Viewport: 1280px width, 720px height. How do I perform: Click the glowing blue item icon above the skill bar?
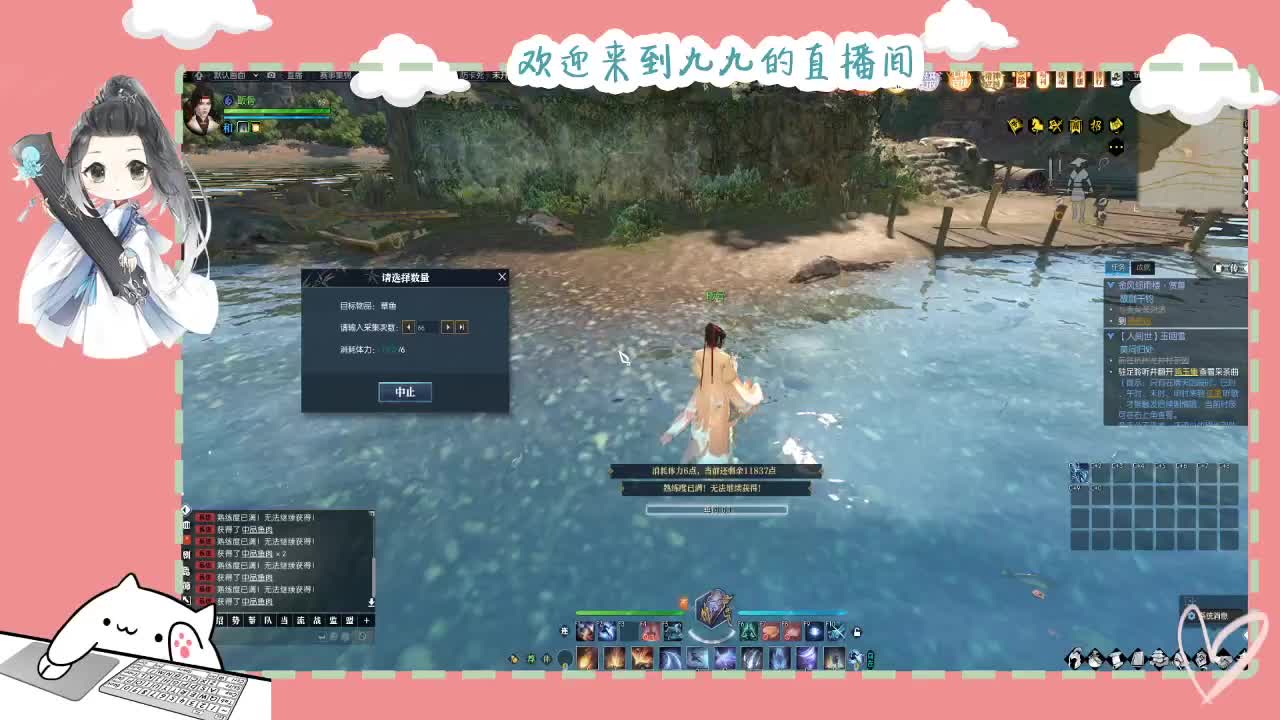pyautogui.click(x=715, y=612)
